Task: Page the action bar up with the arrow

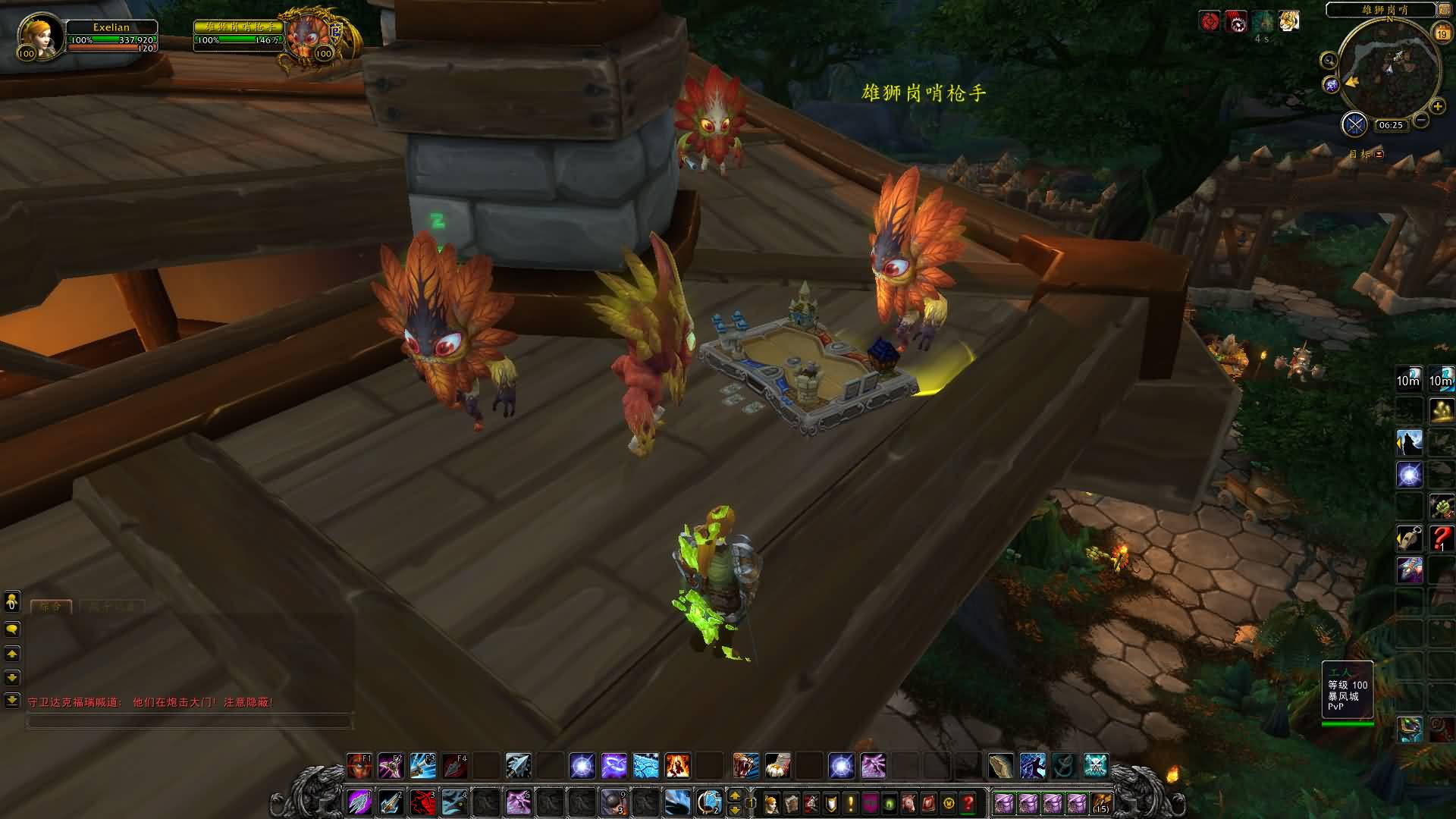Action: (x=734, y=795)
